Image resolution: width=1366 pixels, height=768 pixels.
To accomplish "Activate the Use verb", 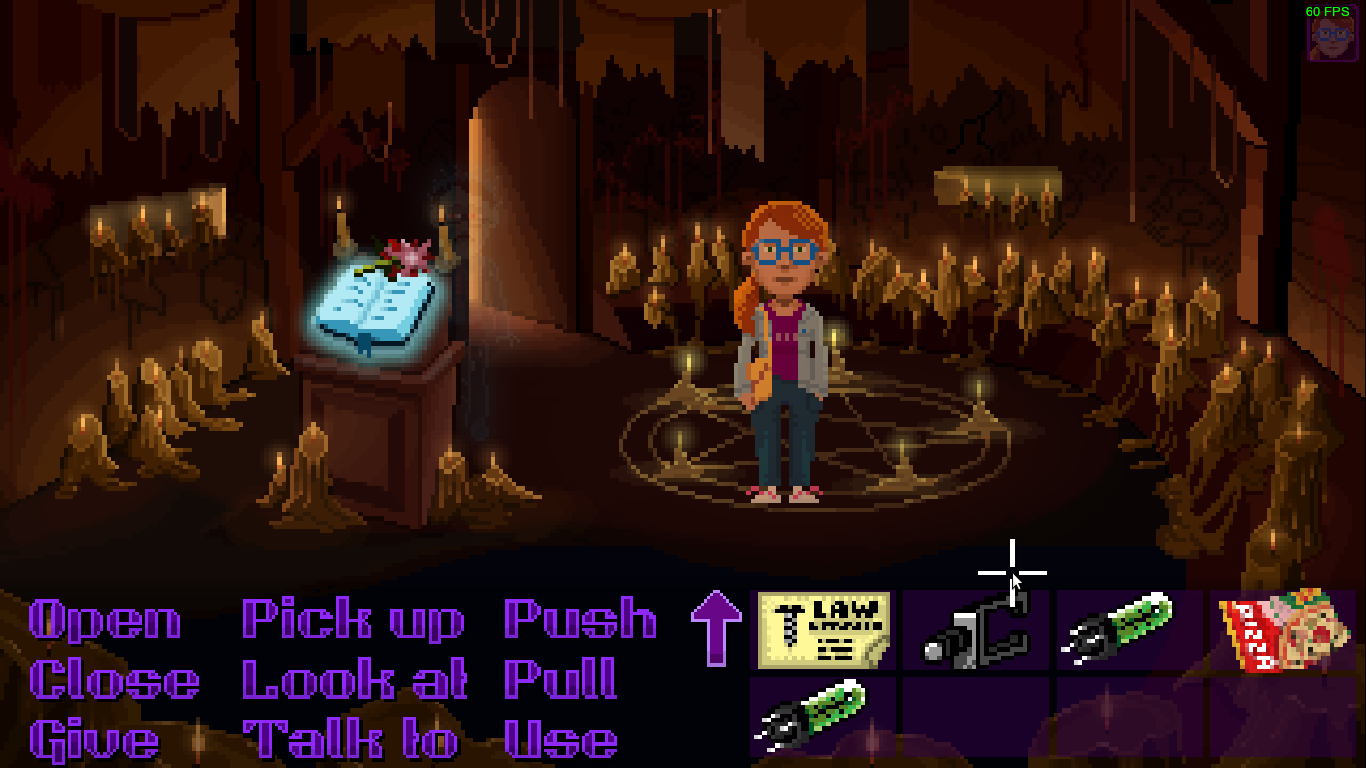I will coord(560,741).
